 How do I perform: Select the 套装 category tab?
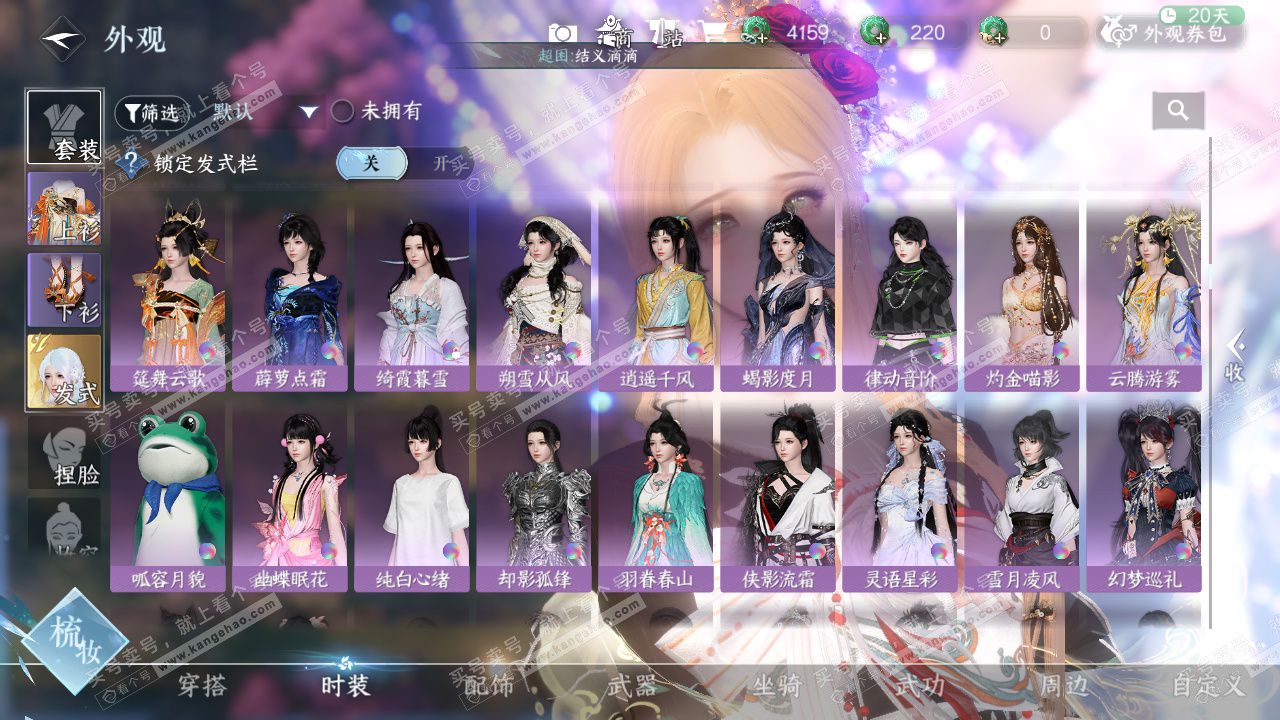point(65,128)
